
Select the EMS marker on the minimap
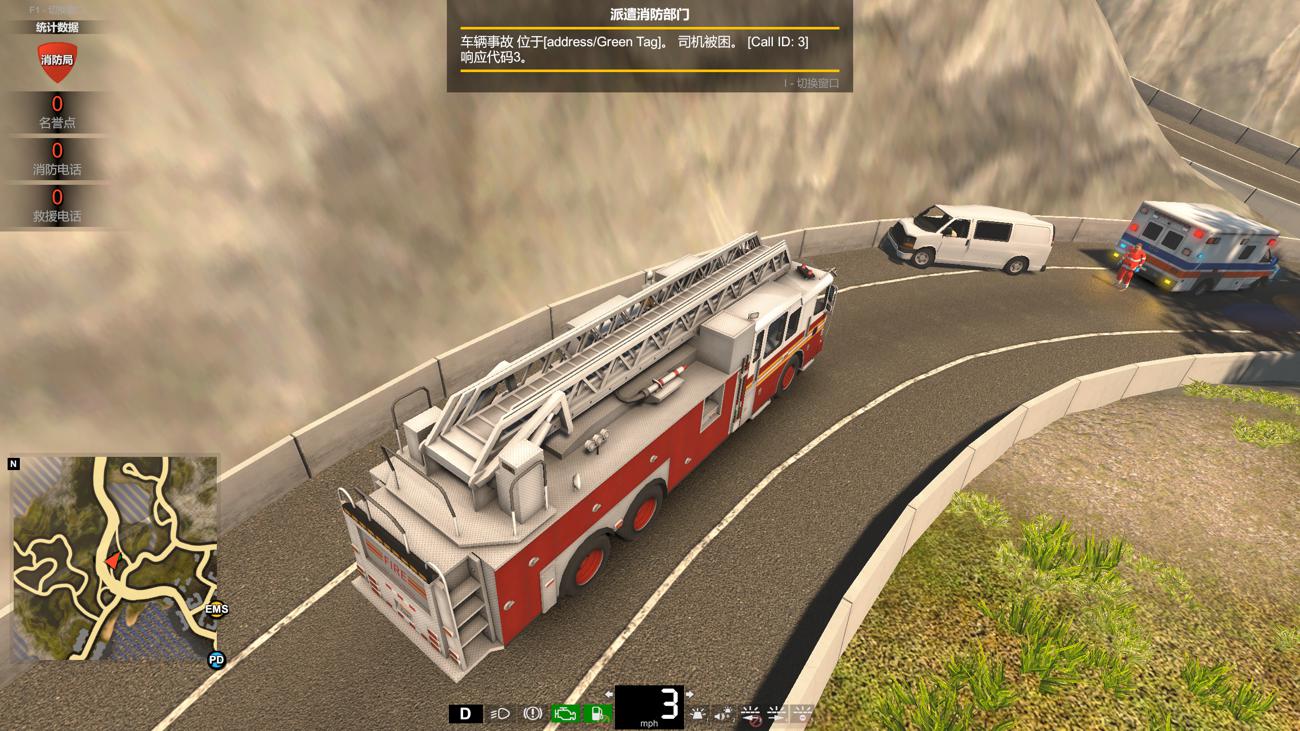tap(217, 609)
